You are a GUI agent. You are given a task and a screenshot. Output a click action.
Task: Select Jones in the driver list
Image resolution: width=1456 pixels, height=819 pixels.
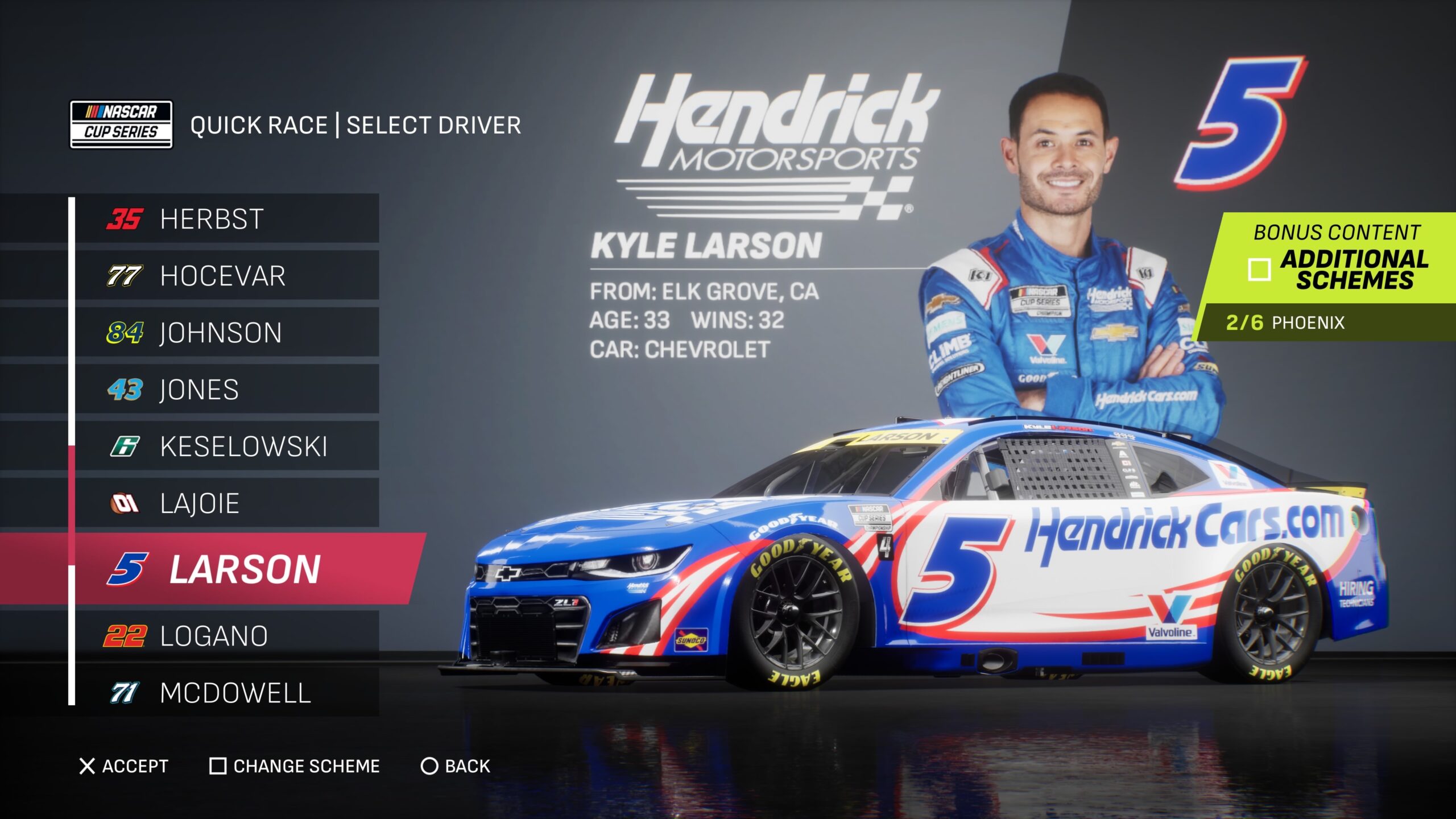226,390
